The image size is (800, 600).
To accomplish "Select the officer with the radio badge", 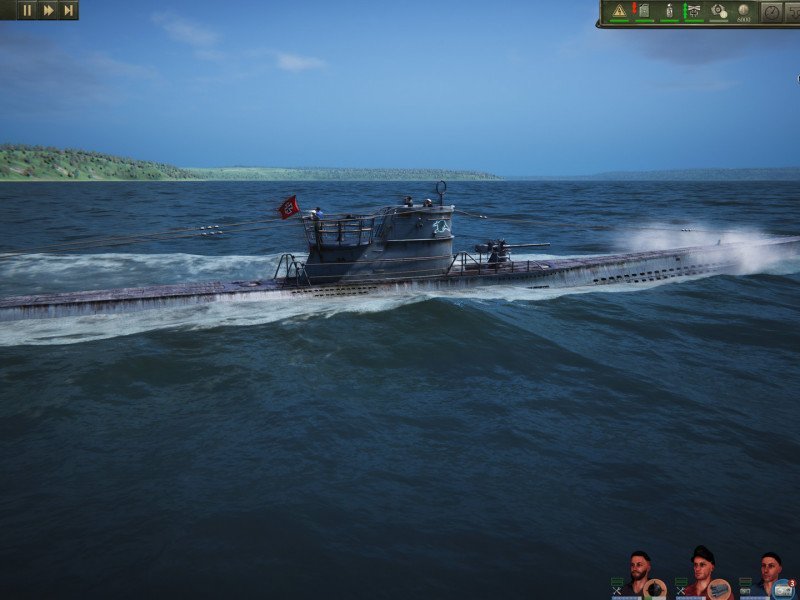I will click(x=768, y=568).
